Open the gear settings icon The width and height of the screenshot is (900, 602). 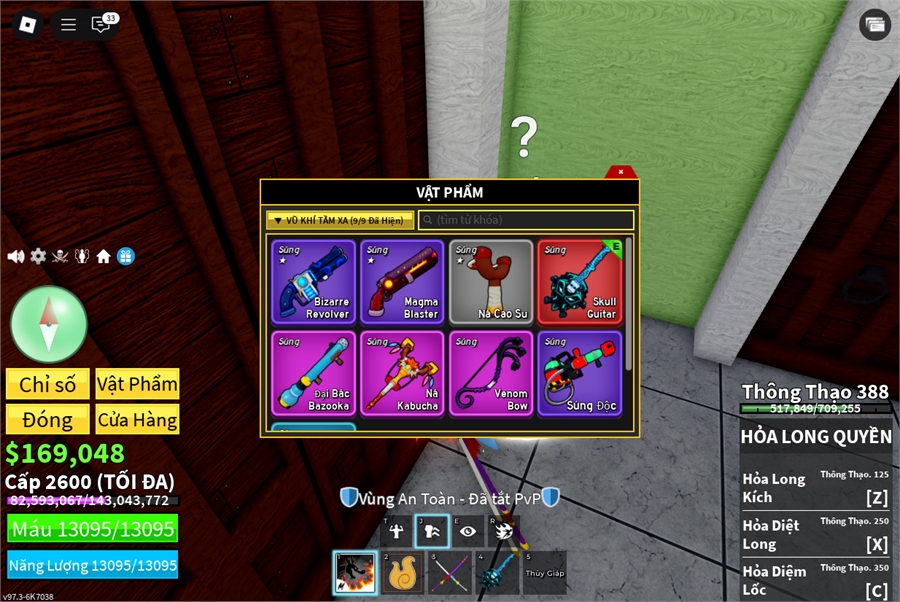pos(38,256)
